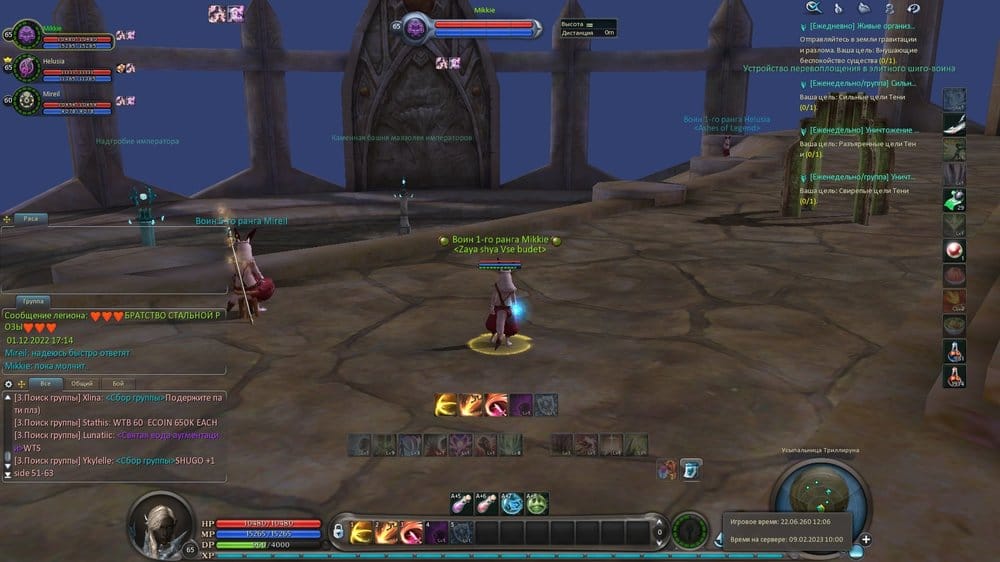The image size is (1000, 562).
Task: Select the Группа chat tab
Action: point(33,300)
